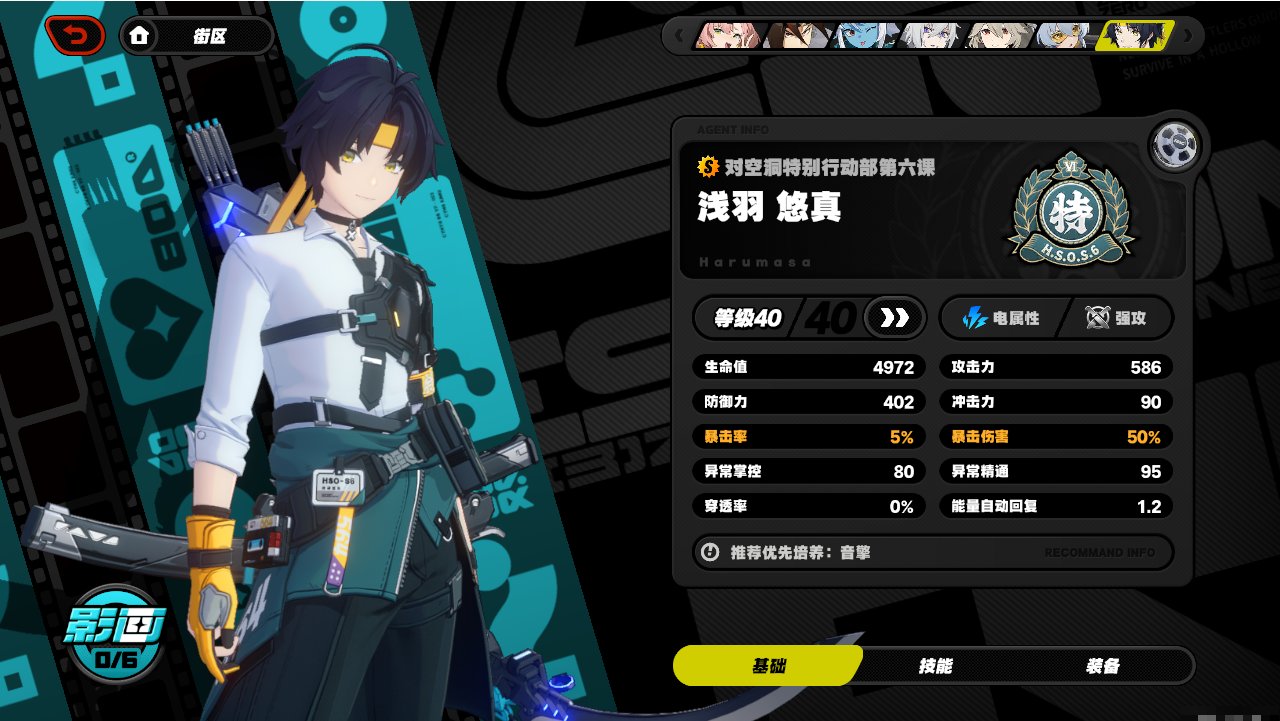Viewport: 1280px width, 721px height.
Task: Select the 基础 basic stats tab
Action: point(768,666)
